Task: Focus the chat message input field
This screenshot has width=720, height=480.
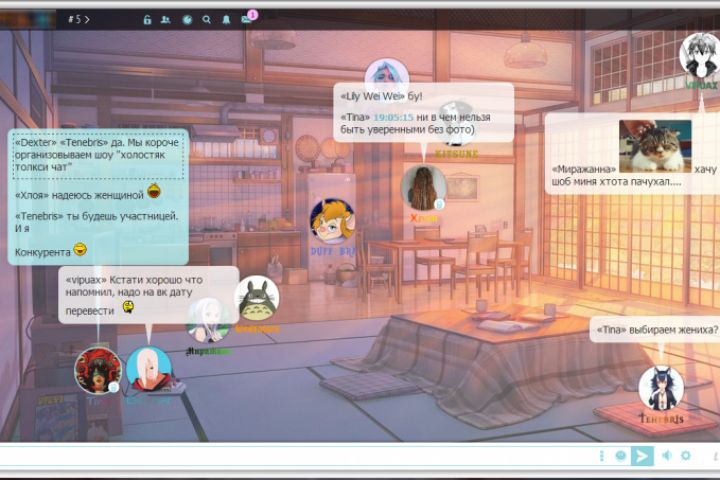Action: coord(300,456)
